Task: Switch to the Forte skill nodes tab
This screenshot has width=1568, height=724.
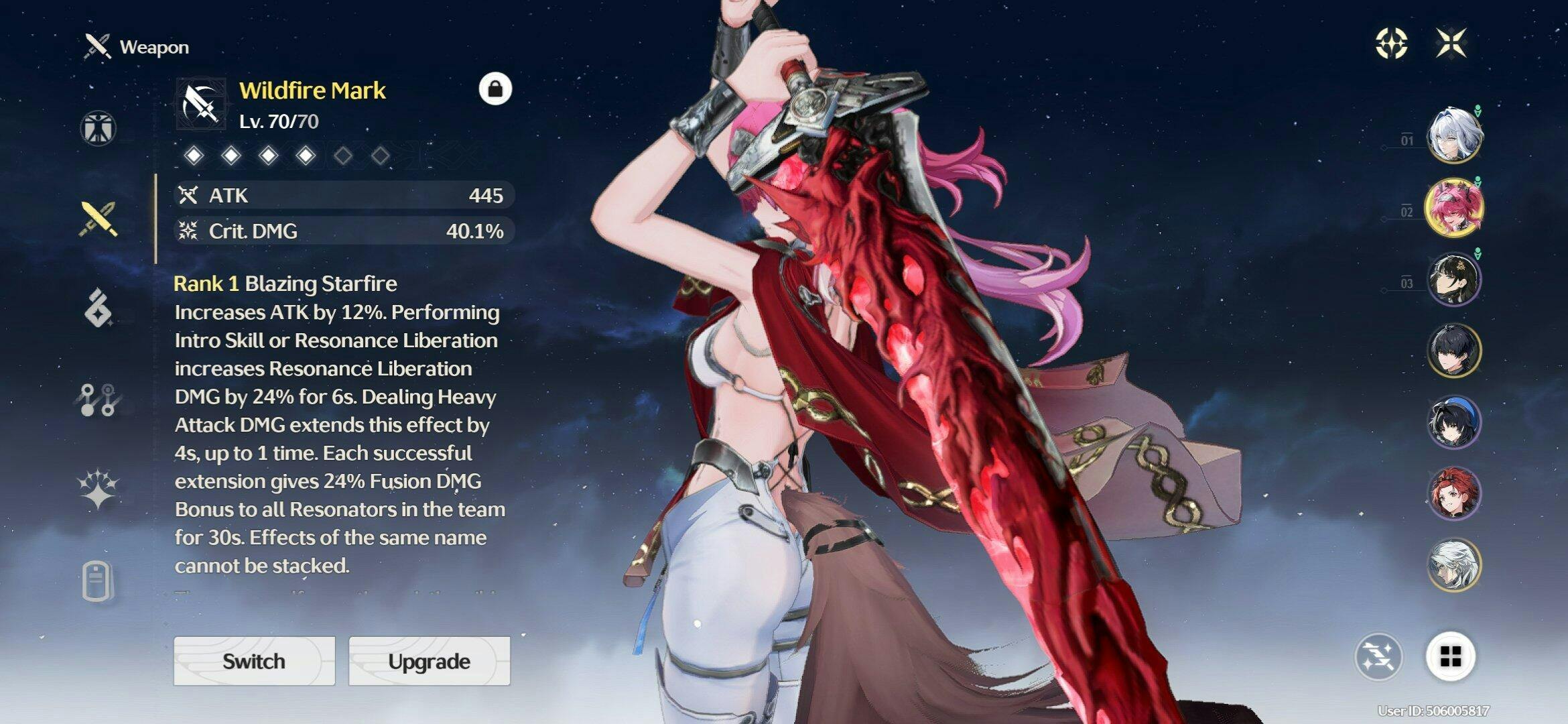Action: [99, 400]
